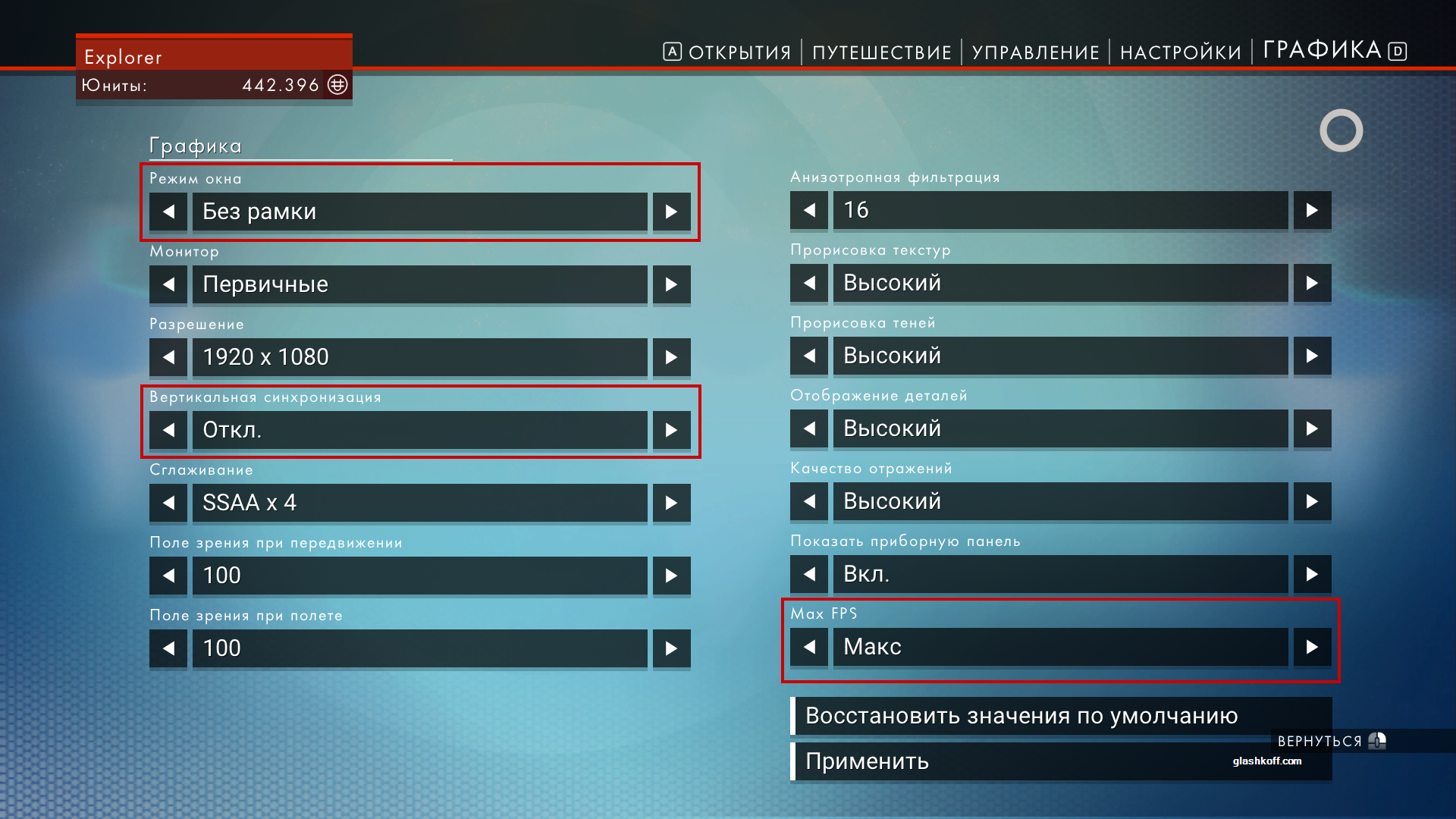Lower Сглаживание with the left arrow

(x=168, y=503)
